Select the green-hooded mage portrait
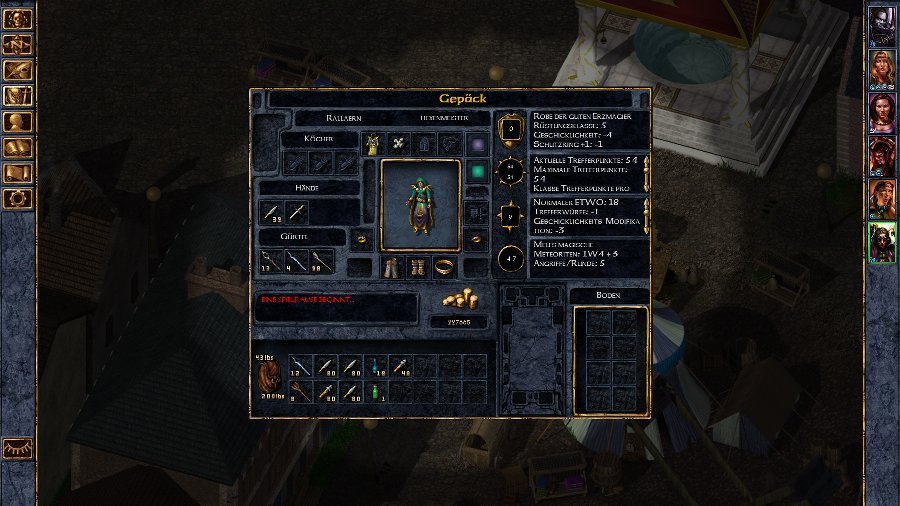 882,243
